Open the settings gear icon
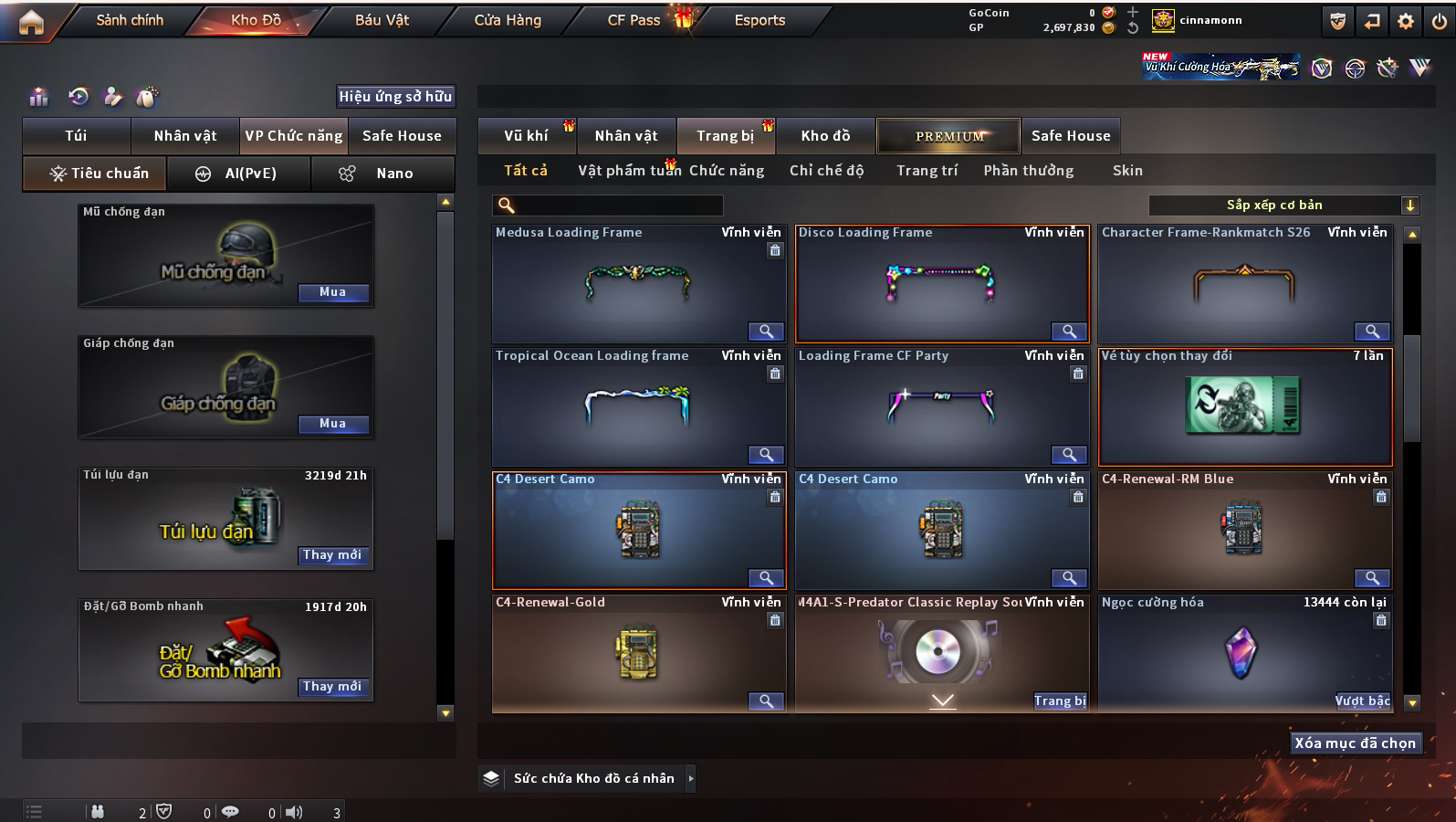Screen dimensions: 1456x822 (x=1406, y=21)
